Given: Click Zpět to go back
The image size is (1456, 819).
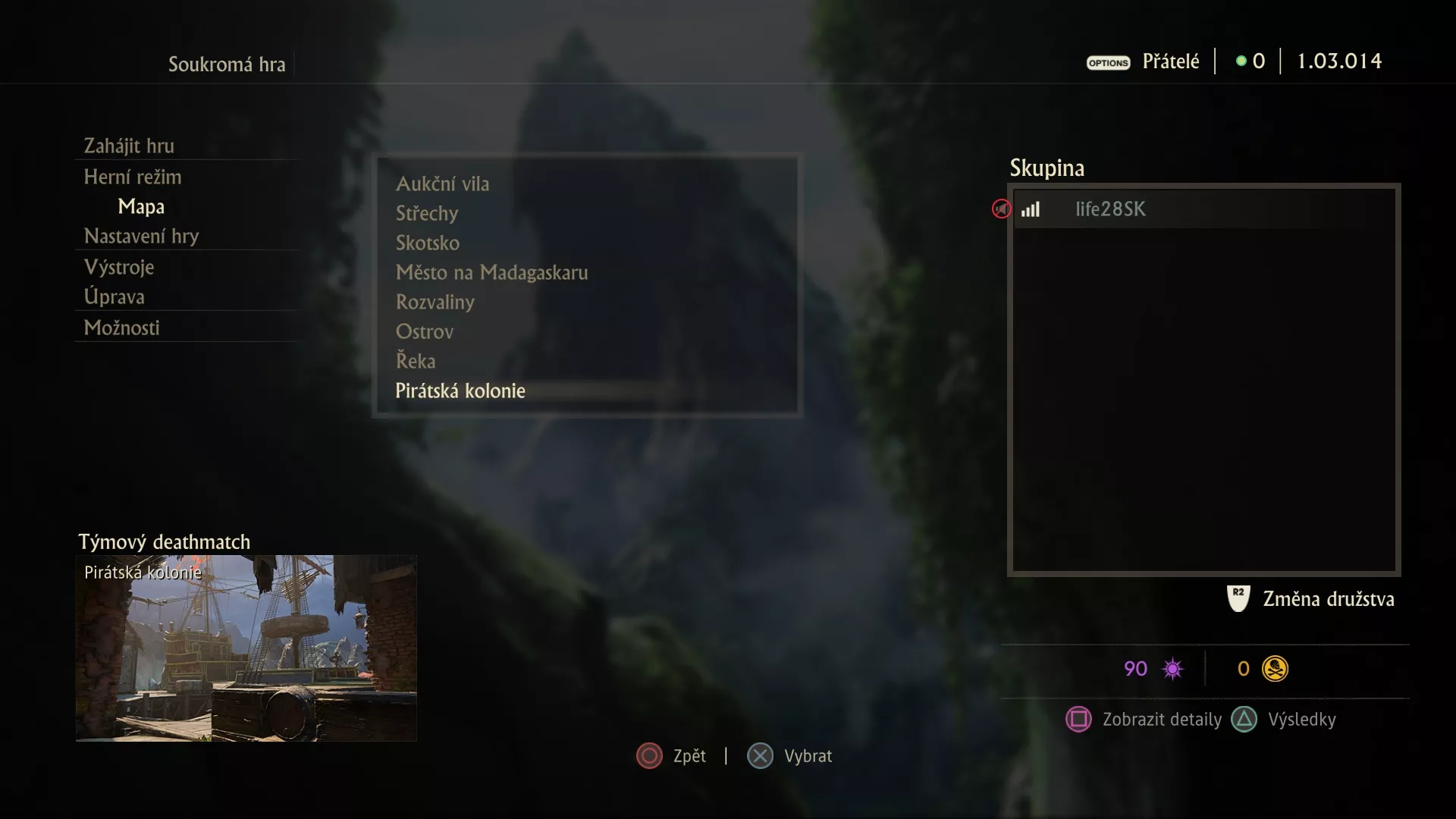Looking at the screenshot, I should pos(648,755).
